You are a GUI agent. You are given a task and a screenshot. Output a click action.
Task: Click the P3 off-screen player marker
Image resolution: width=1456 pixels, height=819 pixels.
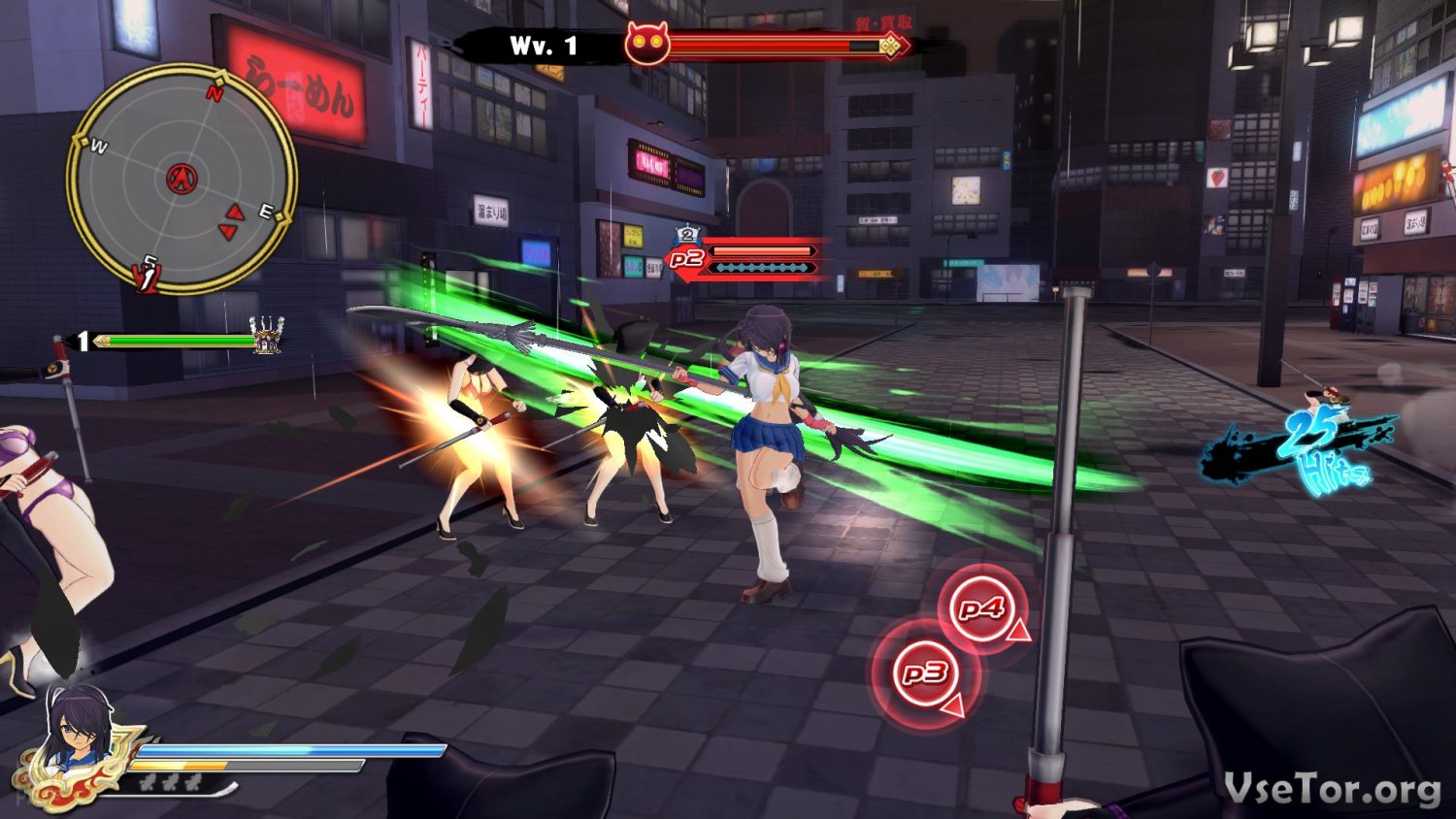926,672
